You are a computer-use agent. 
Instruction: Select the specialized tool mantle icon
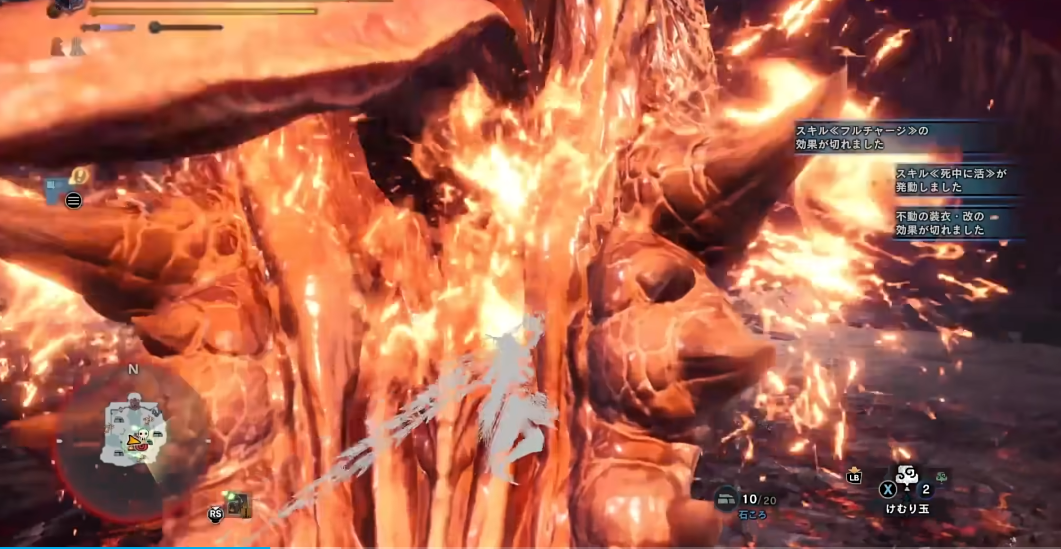click(237, 505)
